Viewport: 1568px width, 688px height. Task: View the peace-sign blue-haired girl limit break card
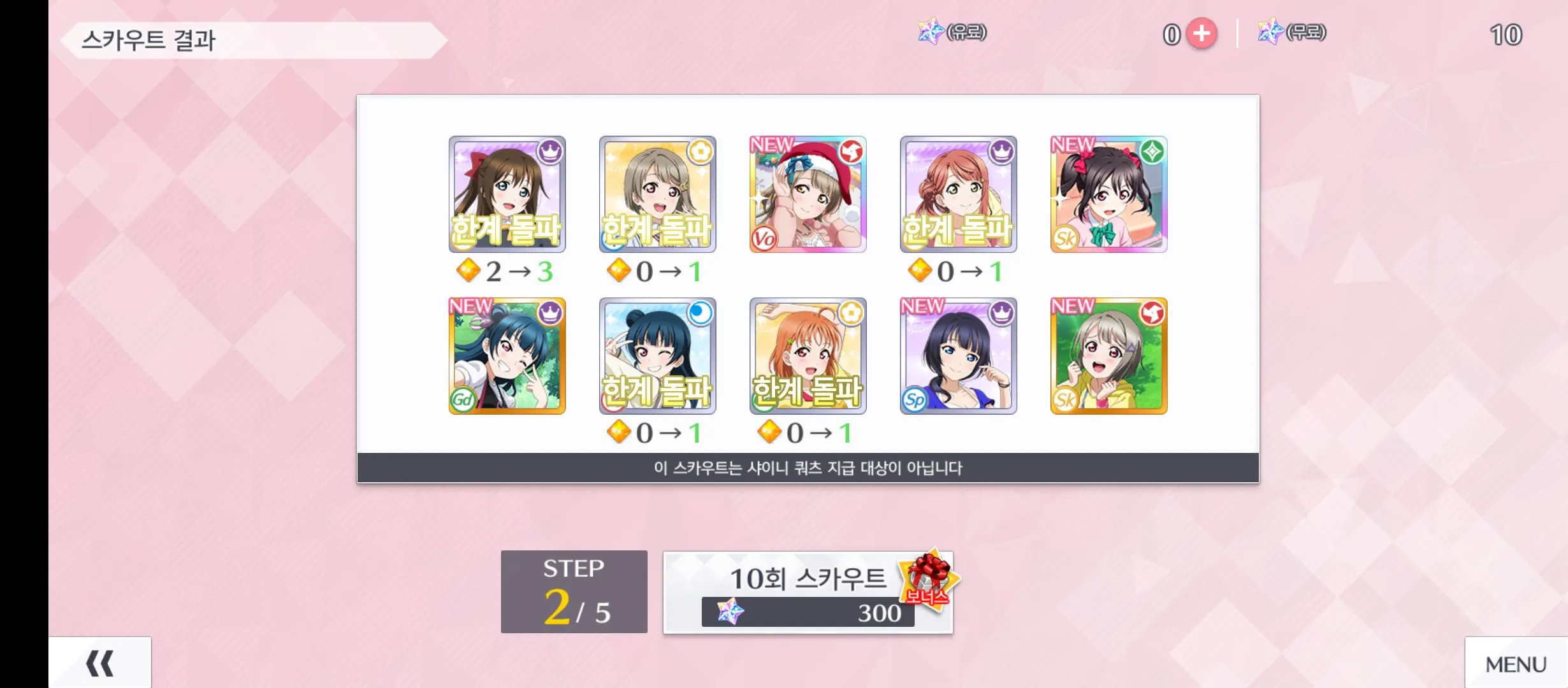click(657, 355)
